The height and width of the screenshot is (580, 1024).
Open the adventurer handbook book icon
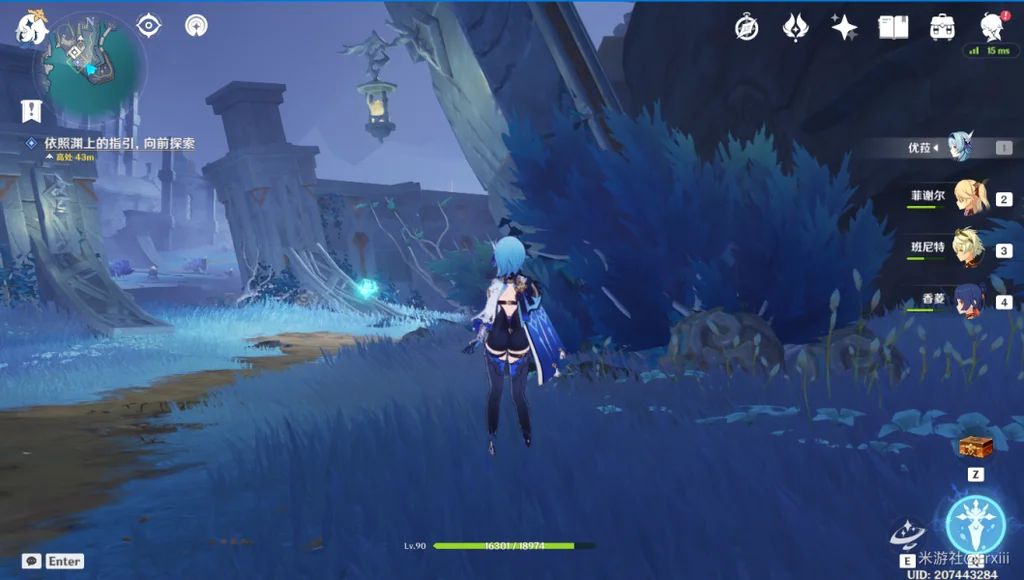coord(893,27)
